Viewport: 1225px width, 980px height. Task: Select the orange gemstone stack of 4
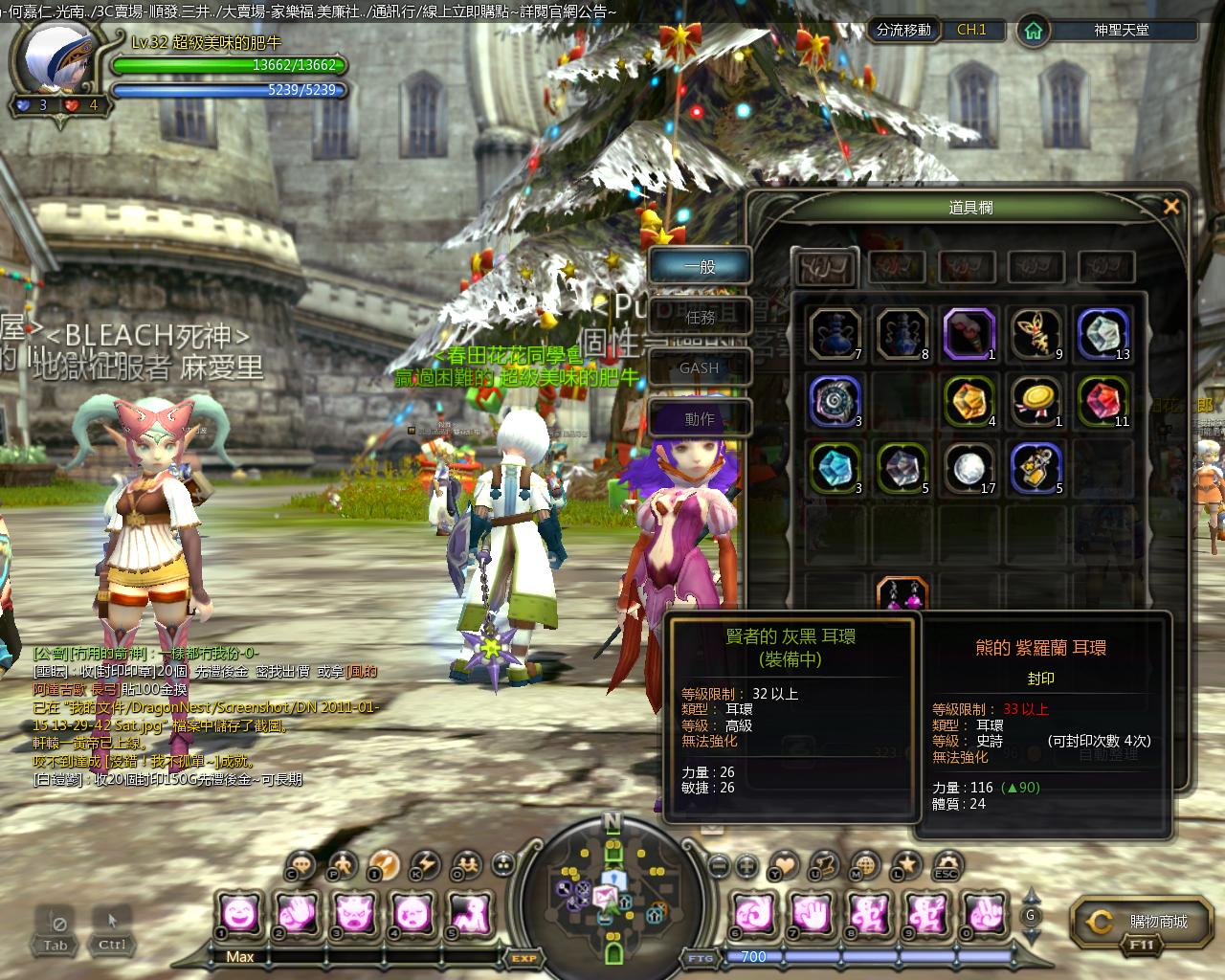[969, 401]
